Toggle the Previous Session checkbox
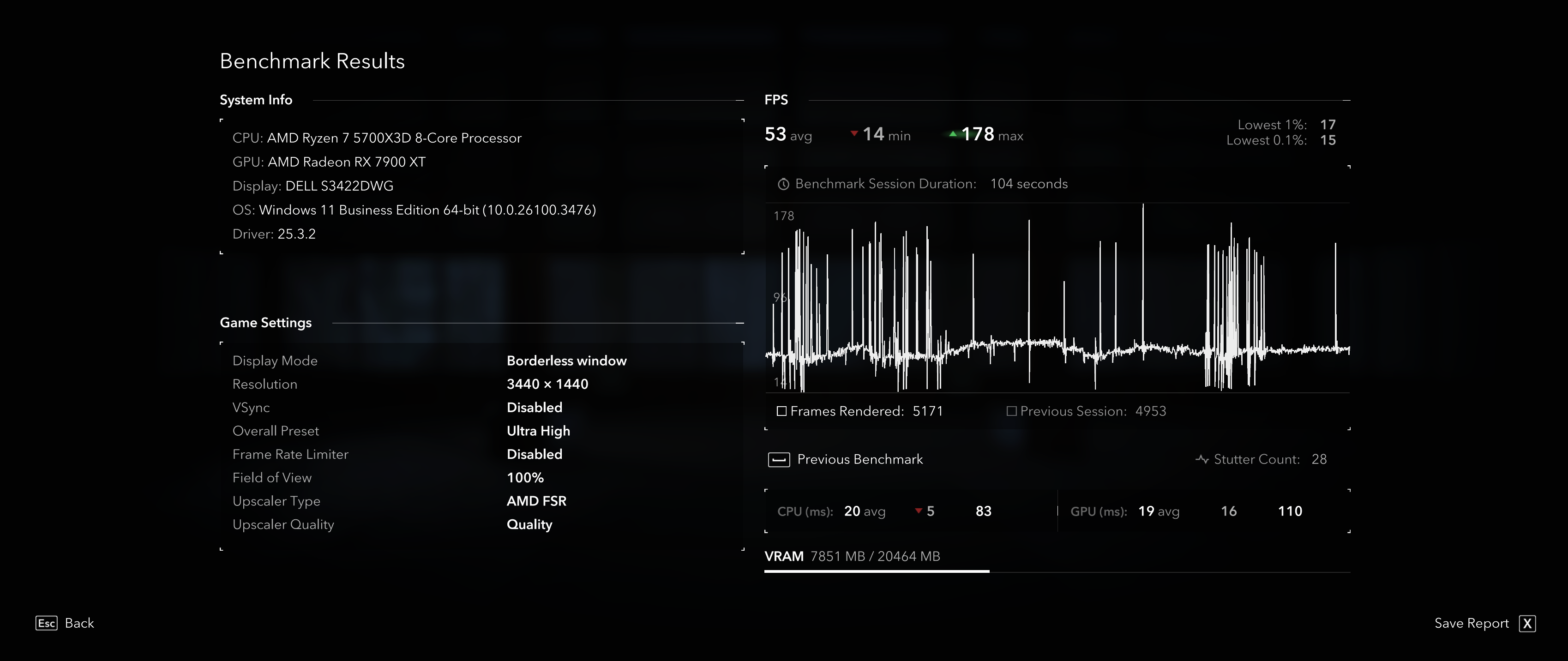Viewport: 1568px width, 661px height. [x=1012, y=411]
